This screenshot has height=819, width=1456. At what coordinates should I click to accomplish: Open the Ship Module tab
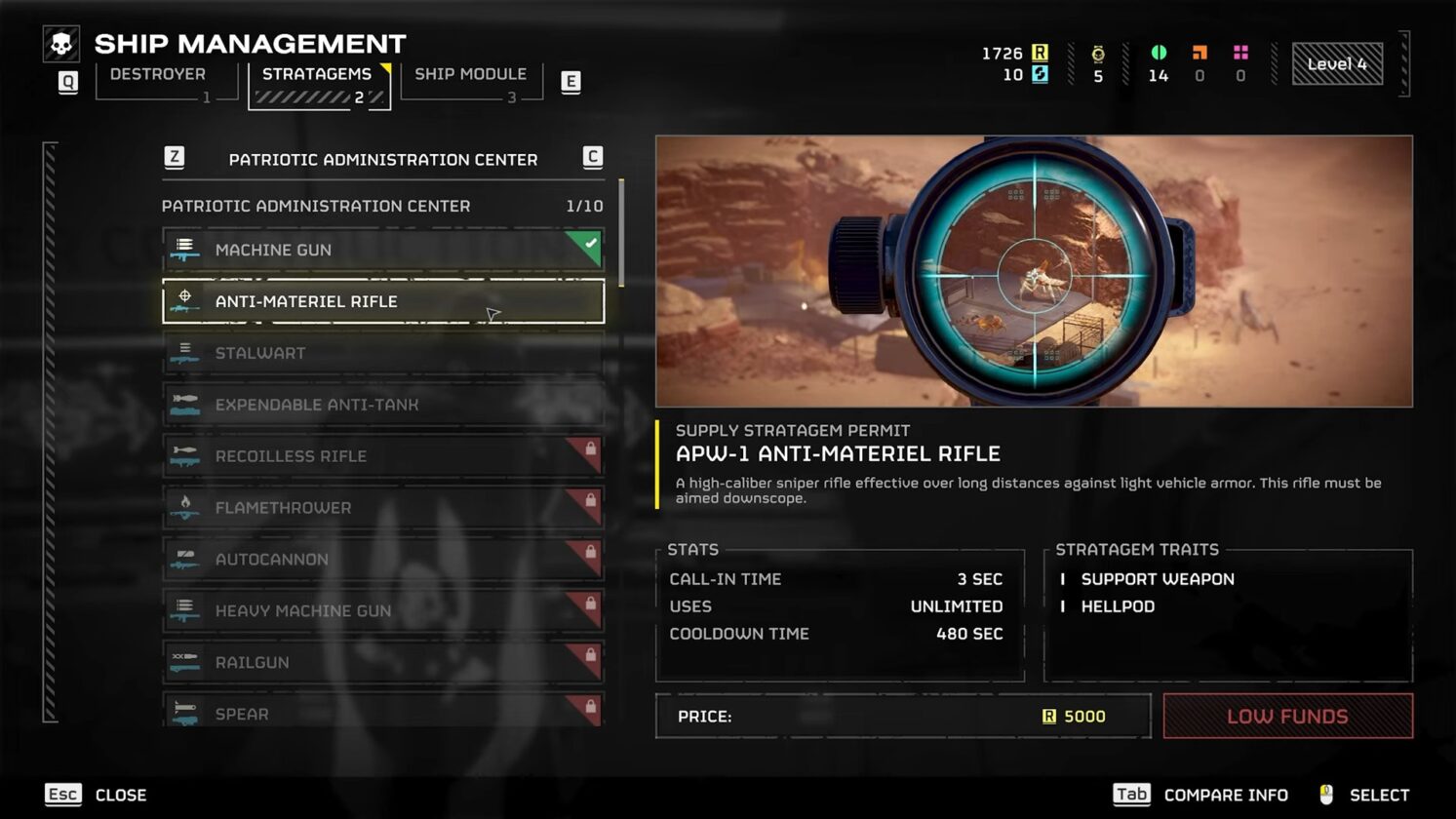click(x=470, y=74)
